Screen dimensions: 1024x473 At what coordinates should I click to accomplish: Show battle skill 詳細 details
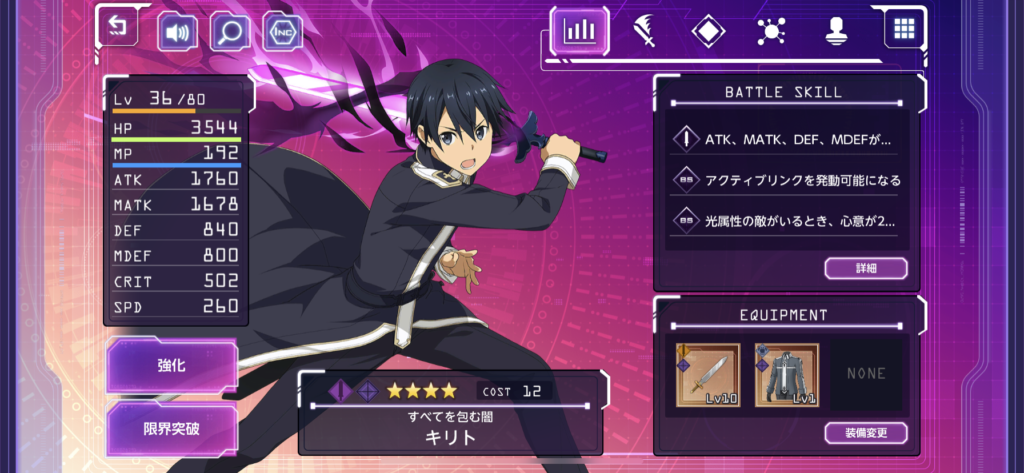click(x=866, y=268)
